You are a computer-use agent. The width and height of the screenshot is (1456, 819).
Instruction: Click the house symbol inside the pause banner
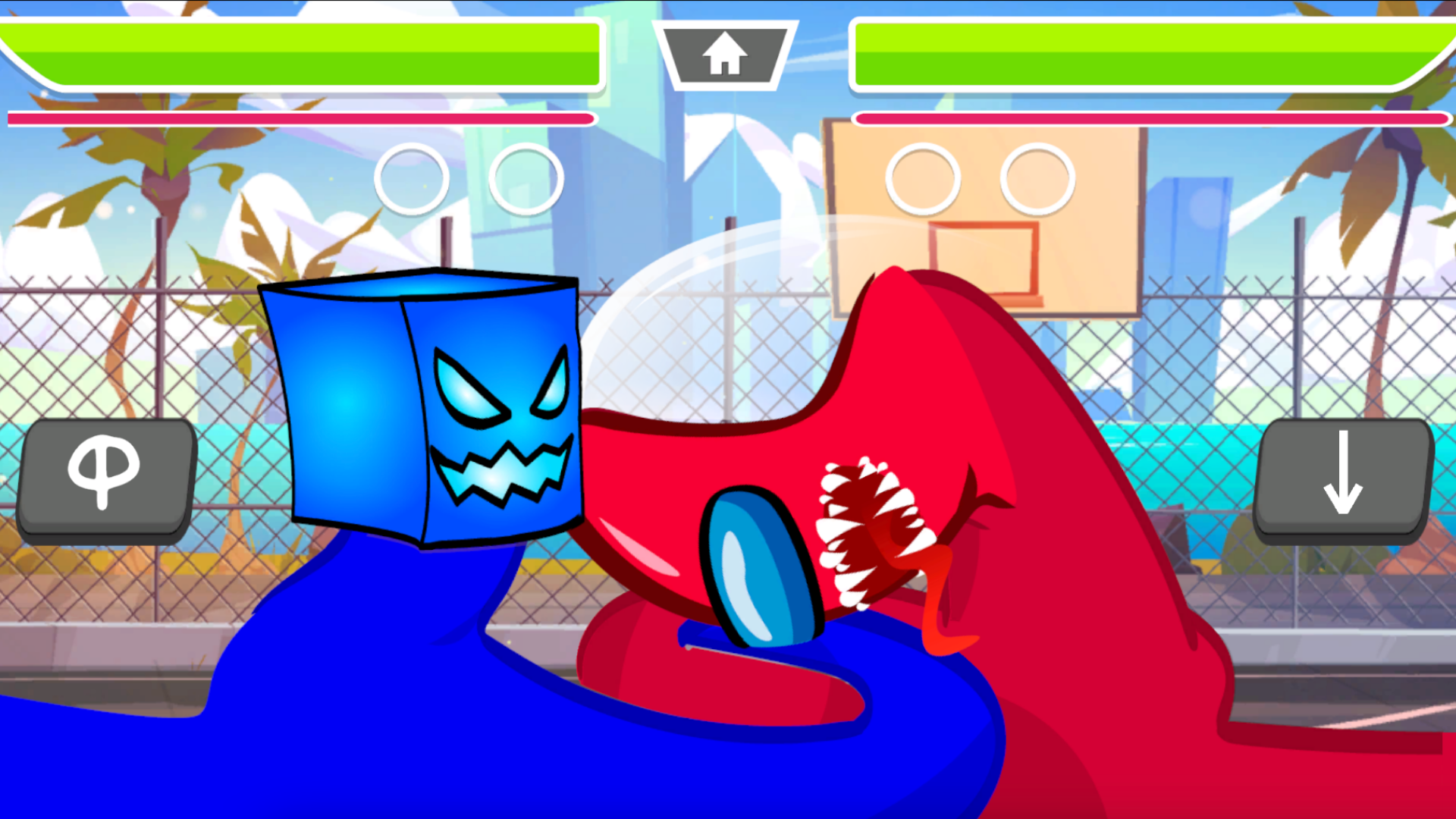click(x=724, y=53)
